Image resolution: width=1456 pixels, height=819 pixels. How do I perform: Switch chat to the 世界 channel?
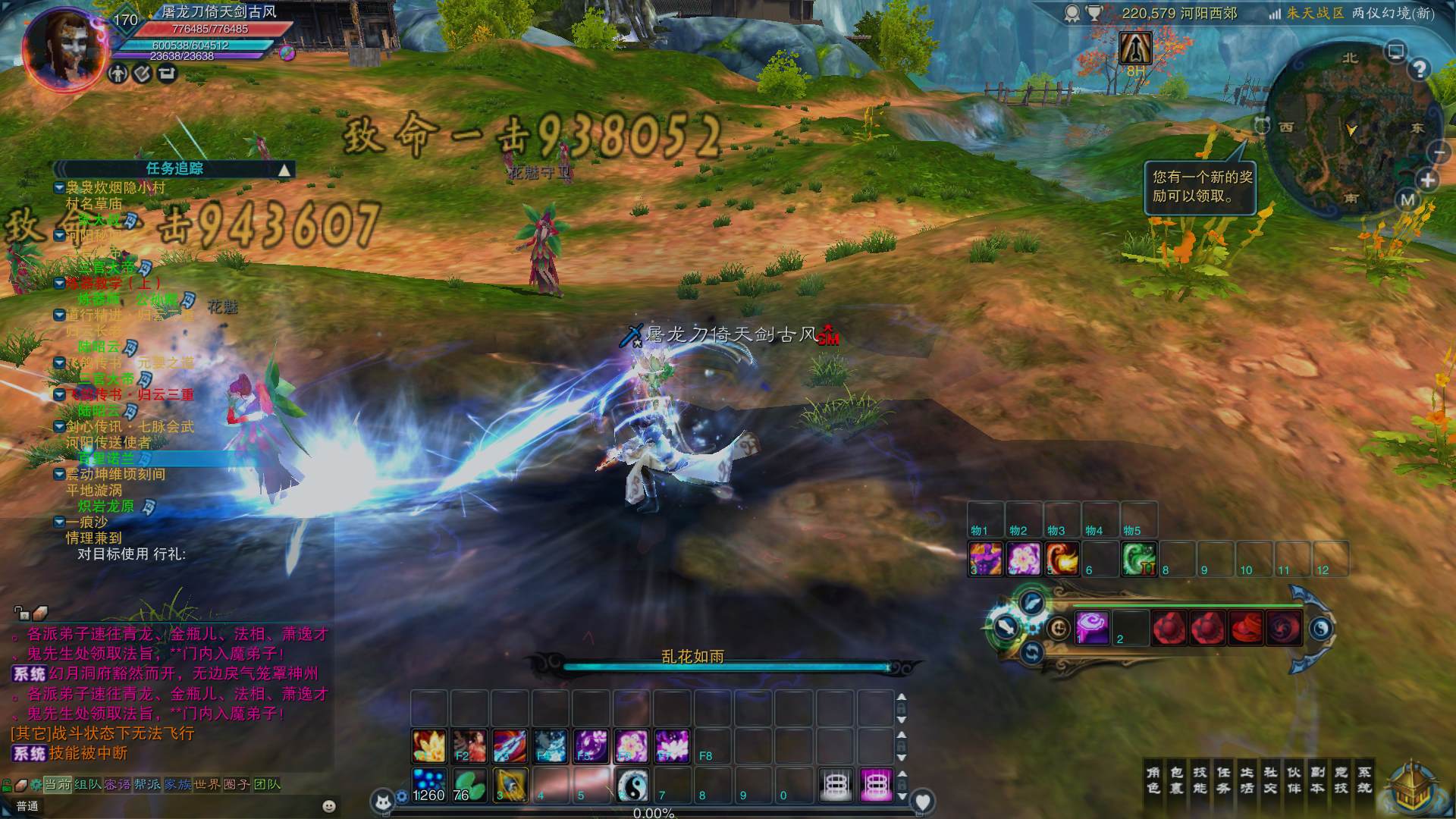click(207, 784)
